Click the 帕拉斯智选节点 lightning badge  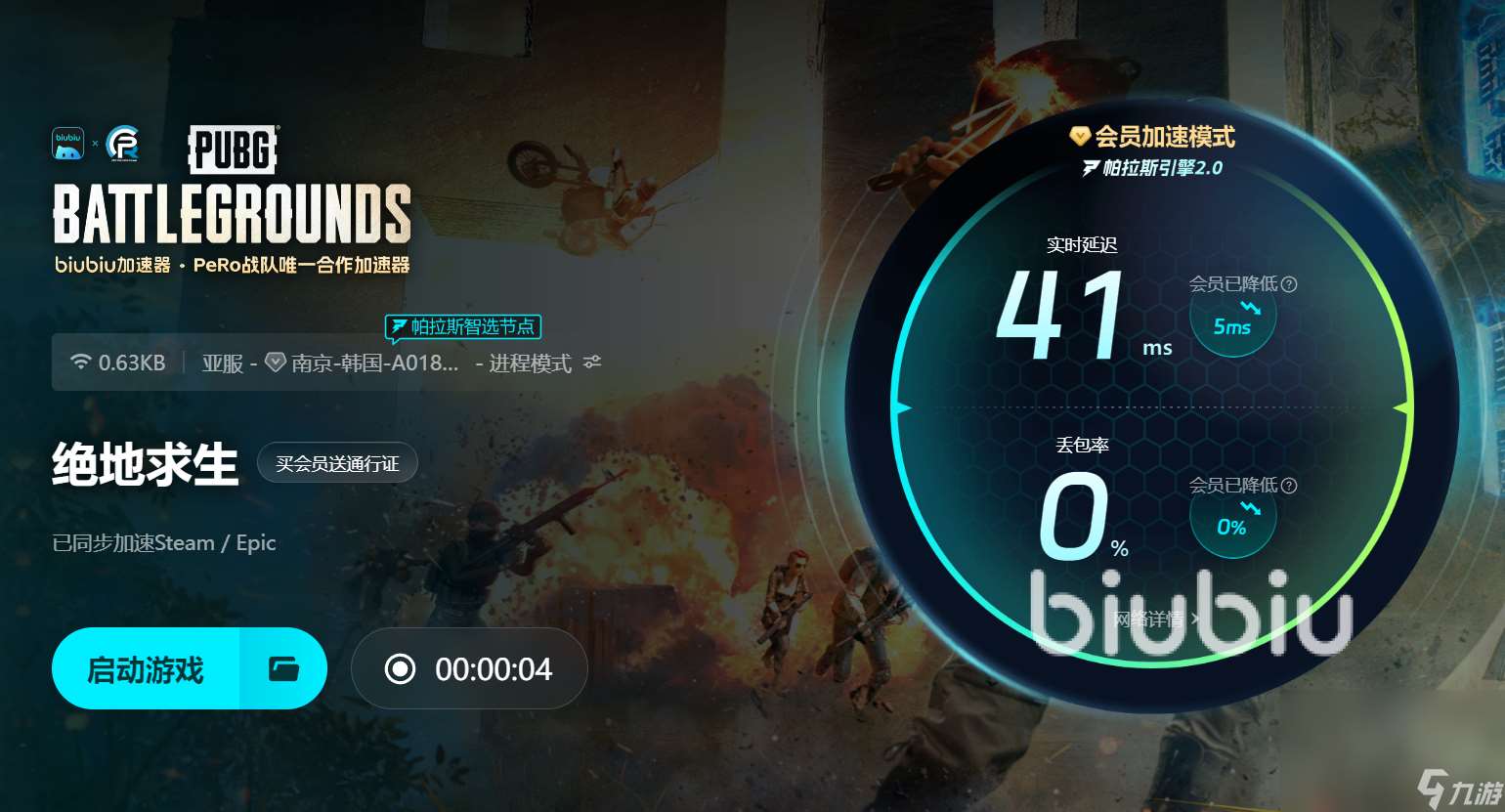click(x=462, y=327)
